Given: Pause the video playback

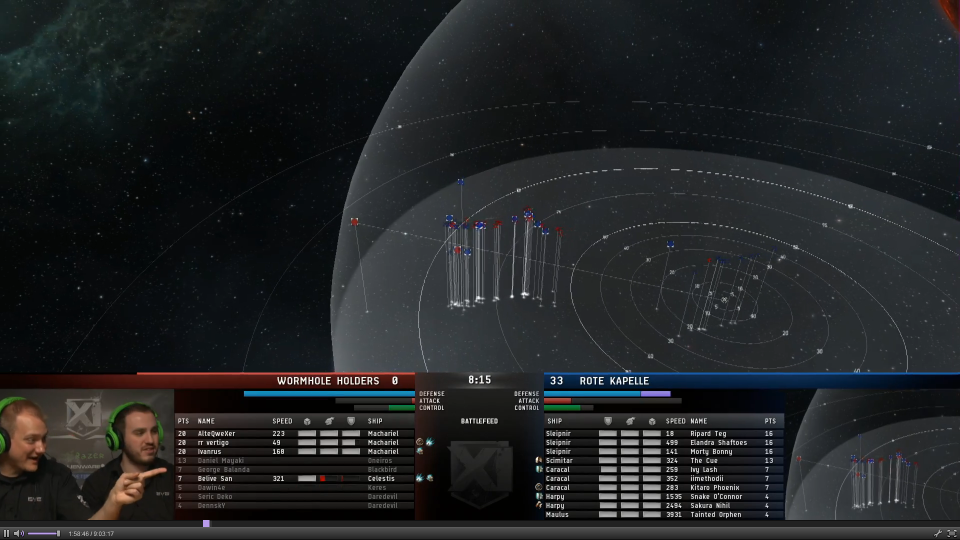Looking at the screenshot, I should tap(6, 533).
